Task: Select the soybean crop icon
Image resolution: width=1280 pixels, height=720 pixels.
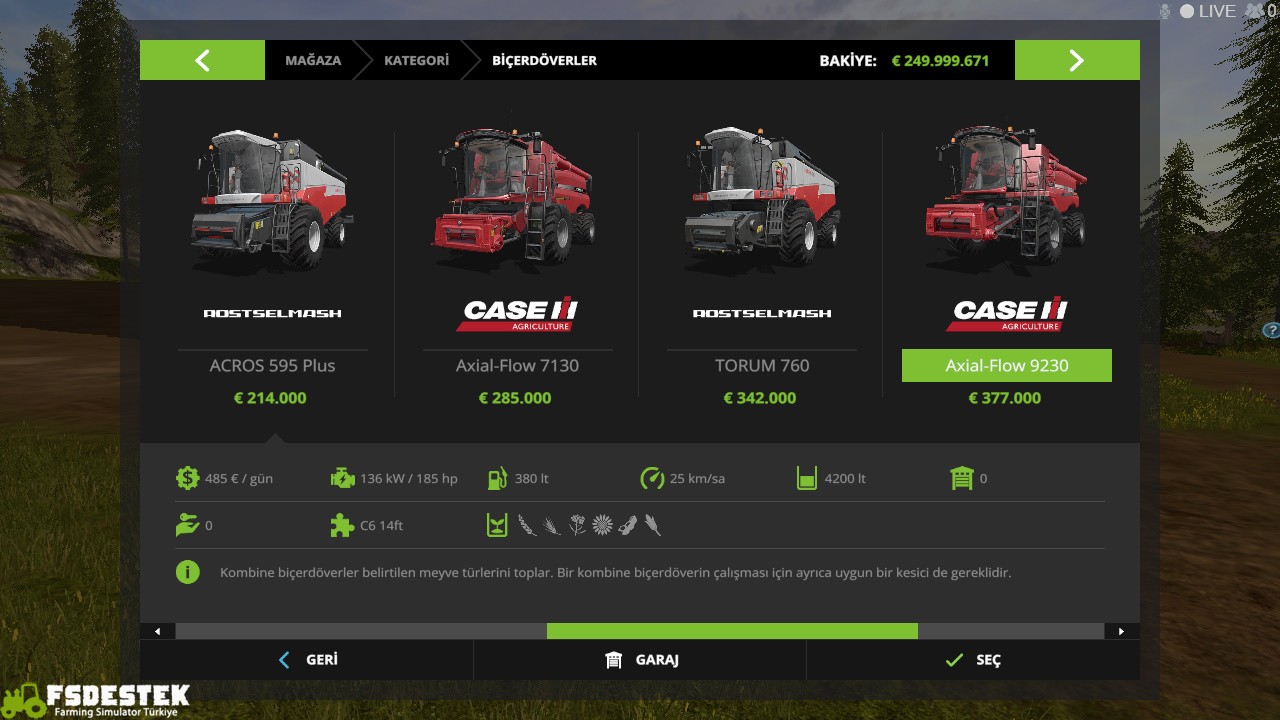Action: click(627, 524)
